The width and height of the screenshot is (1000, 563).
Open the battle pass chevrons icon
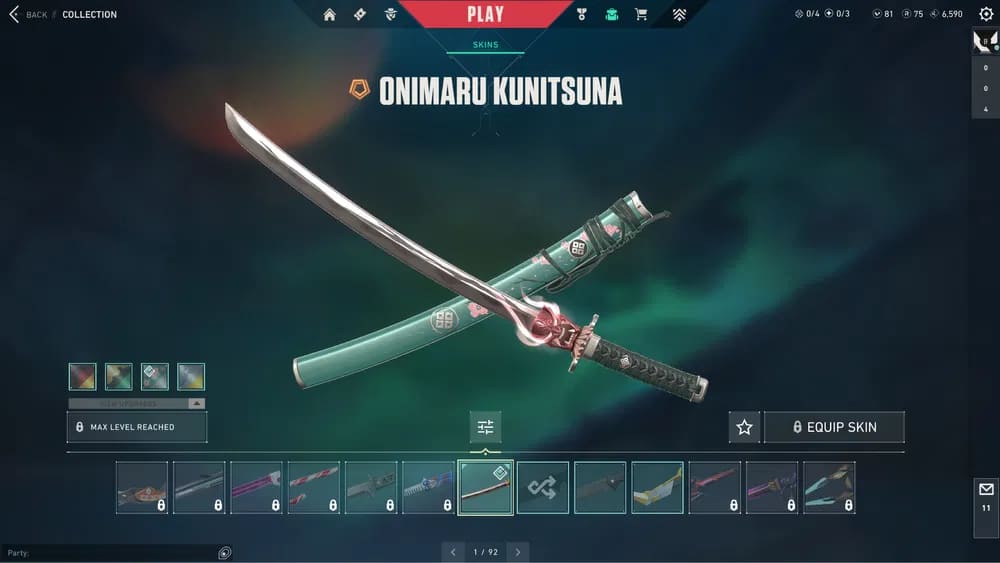click(679, 14)
